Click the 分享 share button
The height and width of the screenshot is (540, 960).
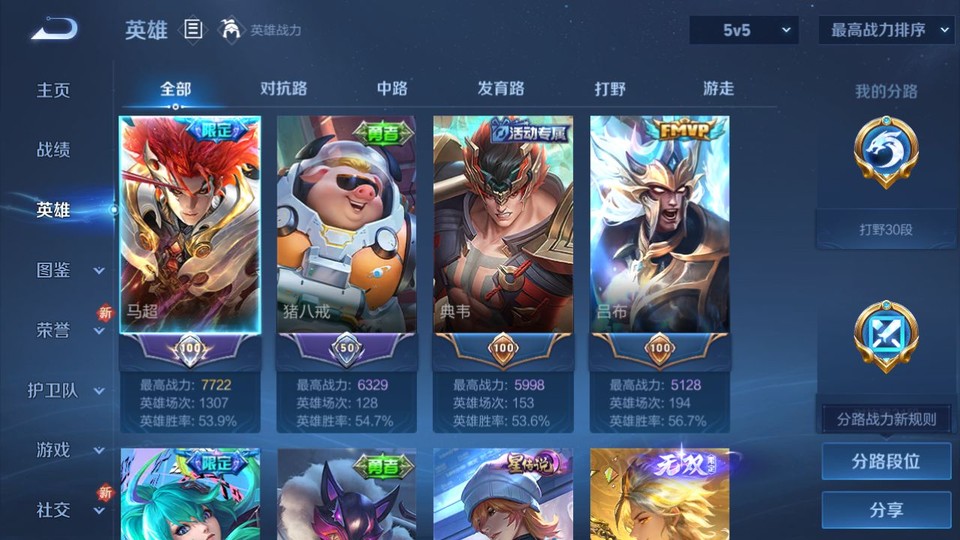point(886,510)
